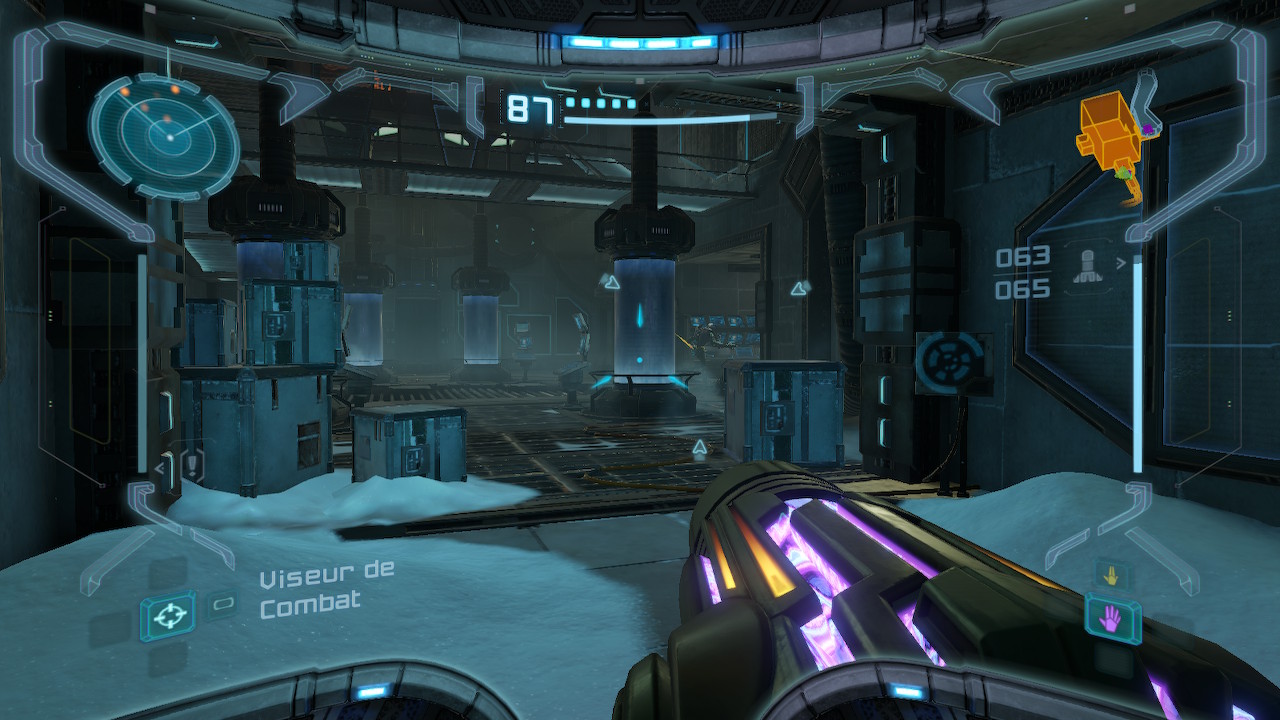
Task: Click the exclamation mark hazard indicator
Action: [x=192, y=464]
